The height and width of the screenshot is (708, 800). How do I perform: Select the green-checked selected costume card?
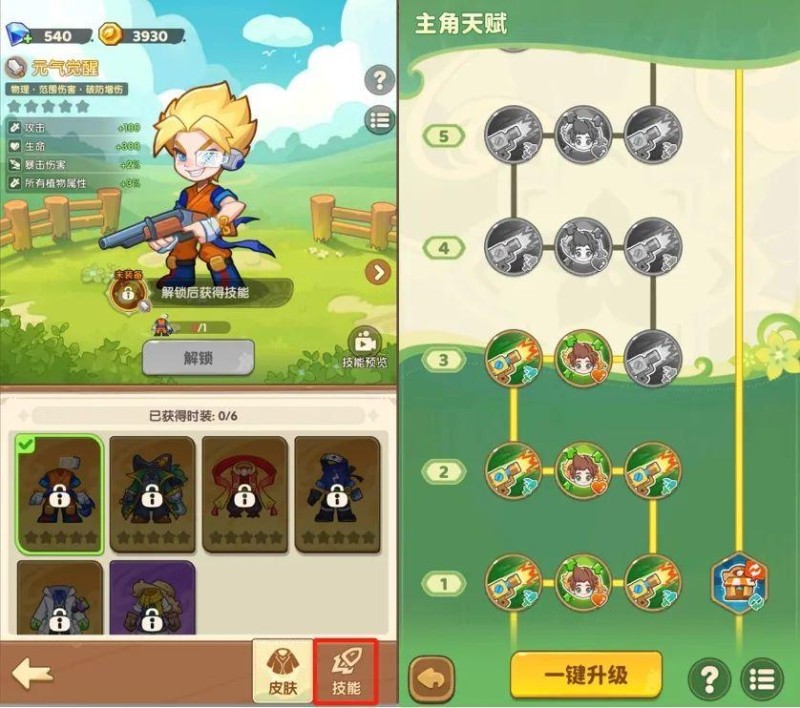60,494
